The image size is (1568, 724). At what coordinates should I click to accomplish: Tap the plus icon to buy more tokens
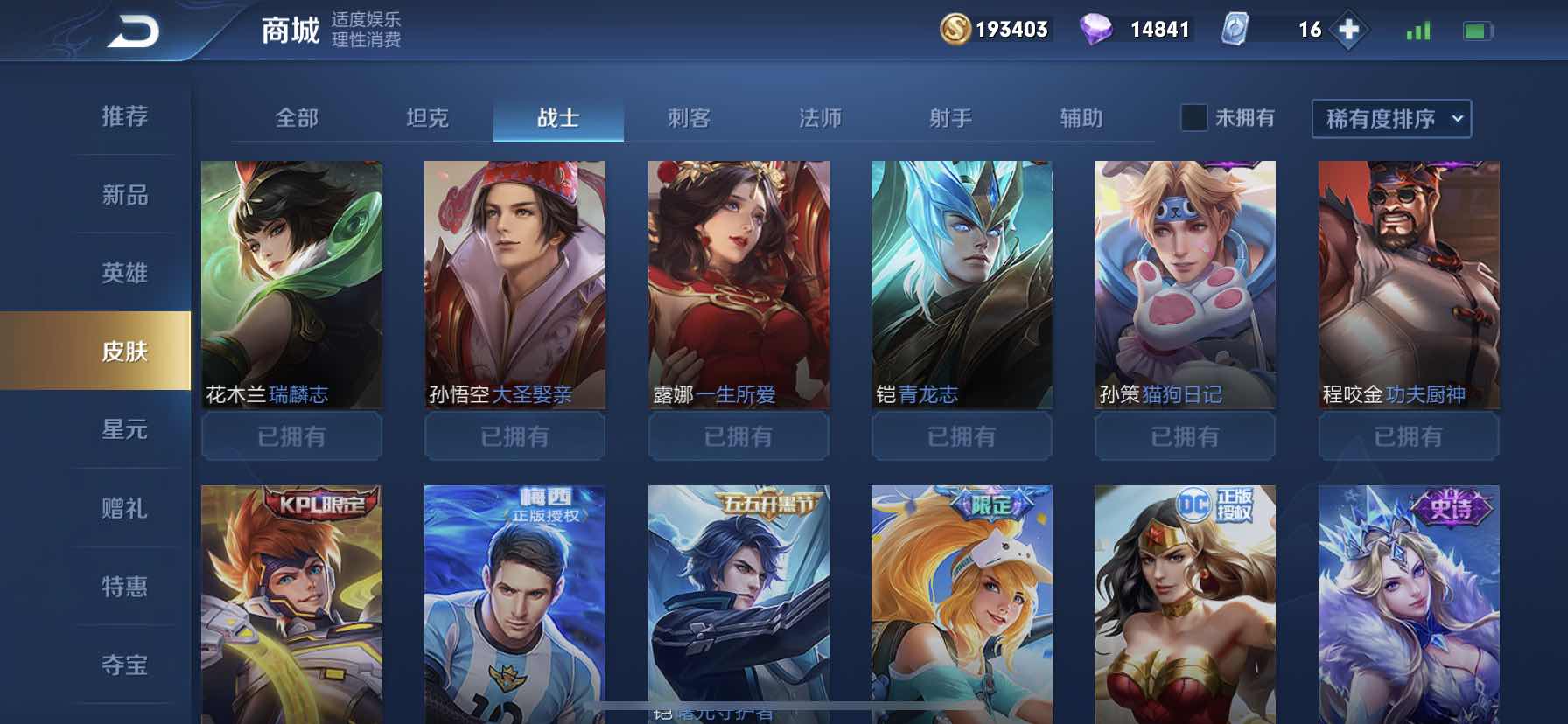pos(1351,29)
